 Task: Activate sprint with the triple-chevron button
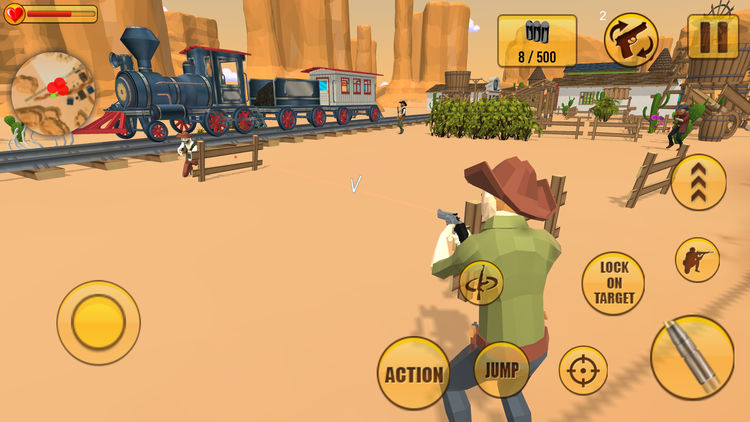pos(698,182)
